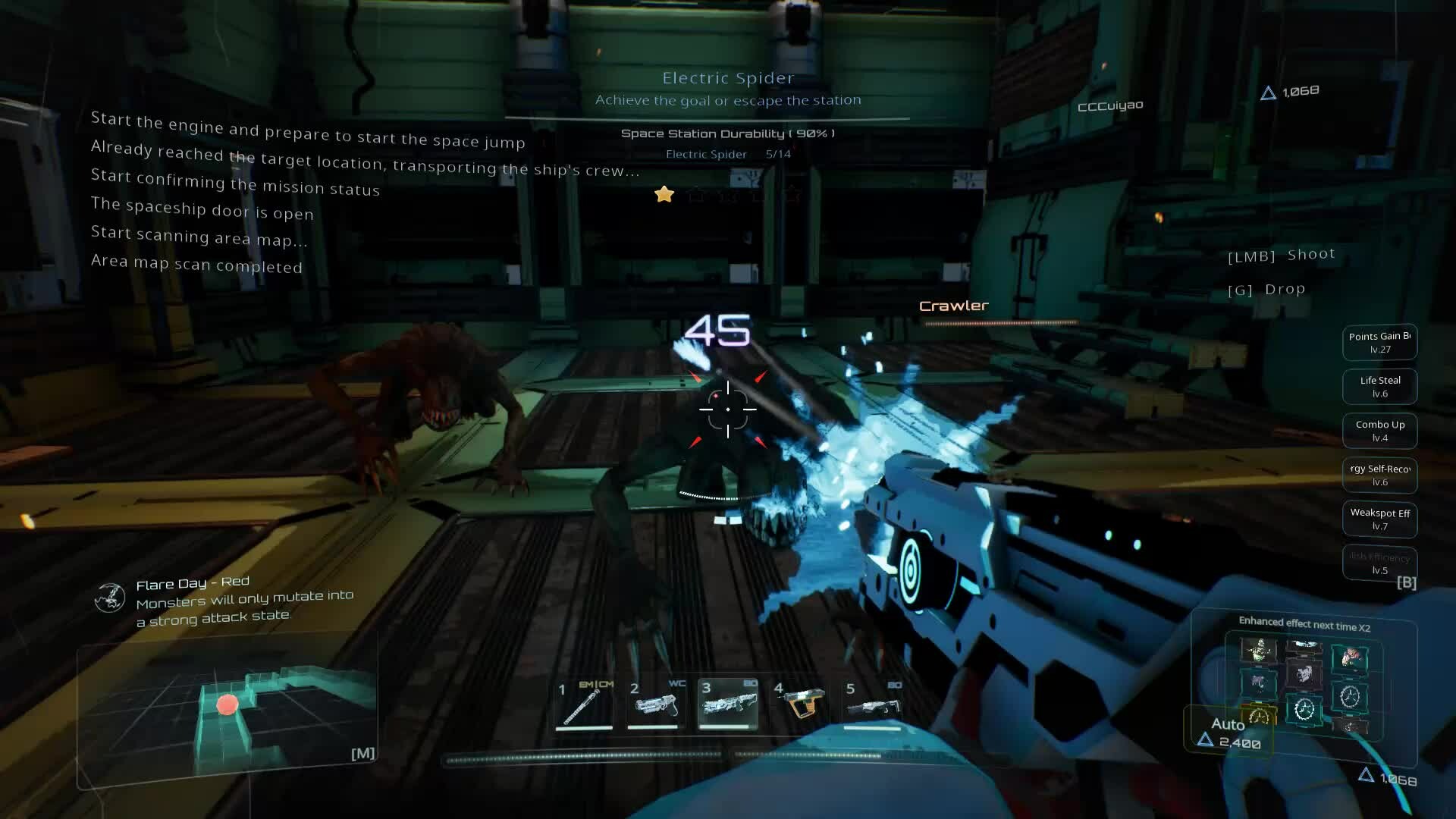
Task: Pick the skull icon in the enhancement grid
Action: coord(1304,673)
